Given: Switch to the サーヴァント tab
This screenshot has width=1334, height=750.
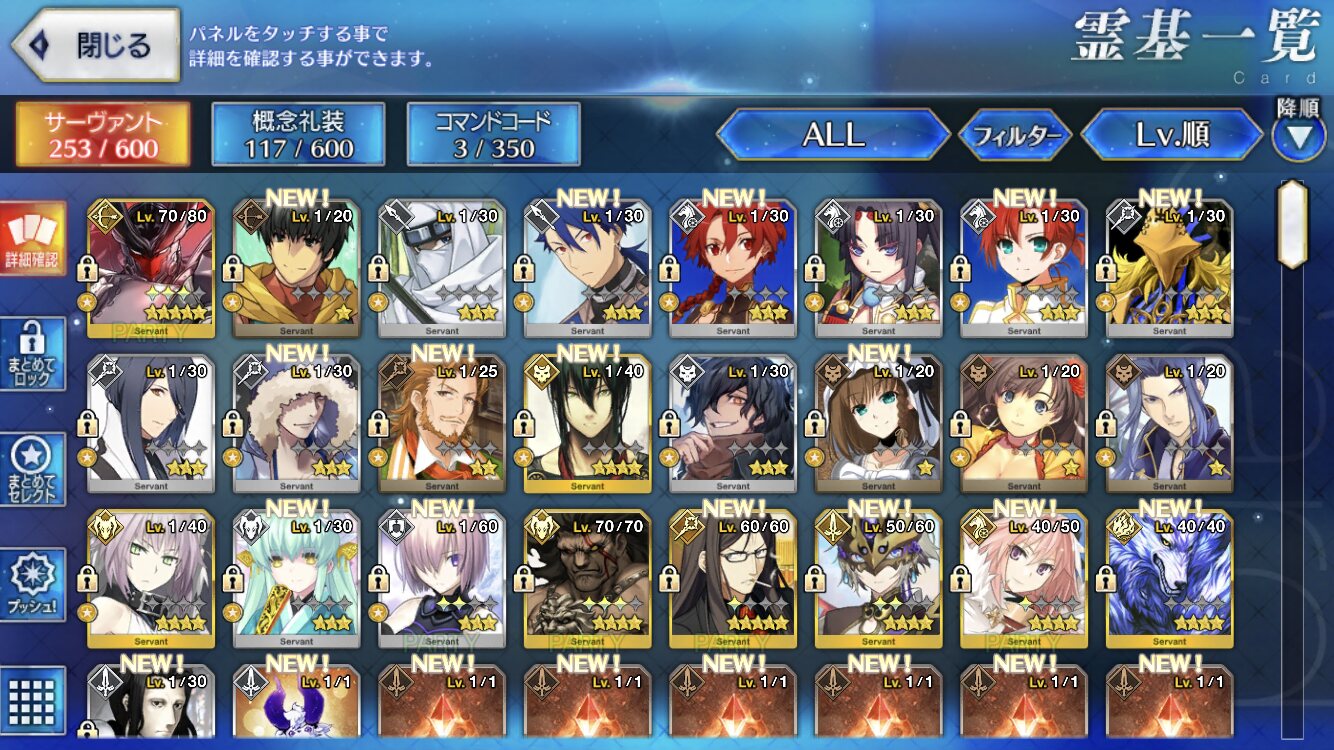Looking at the screenshot, I should coord(102,134).
